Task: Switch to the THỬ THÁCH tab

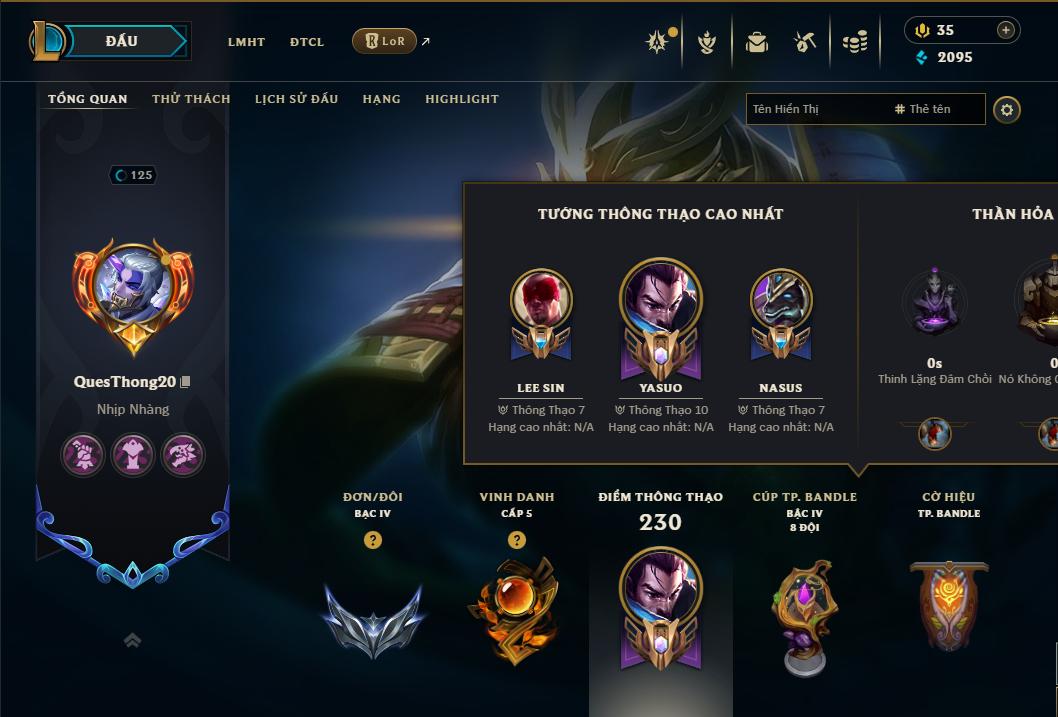Action: pyautogui.click(x=191, y=99)
